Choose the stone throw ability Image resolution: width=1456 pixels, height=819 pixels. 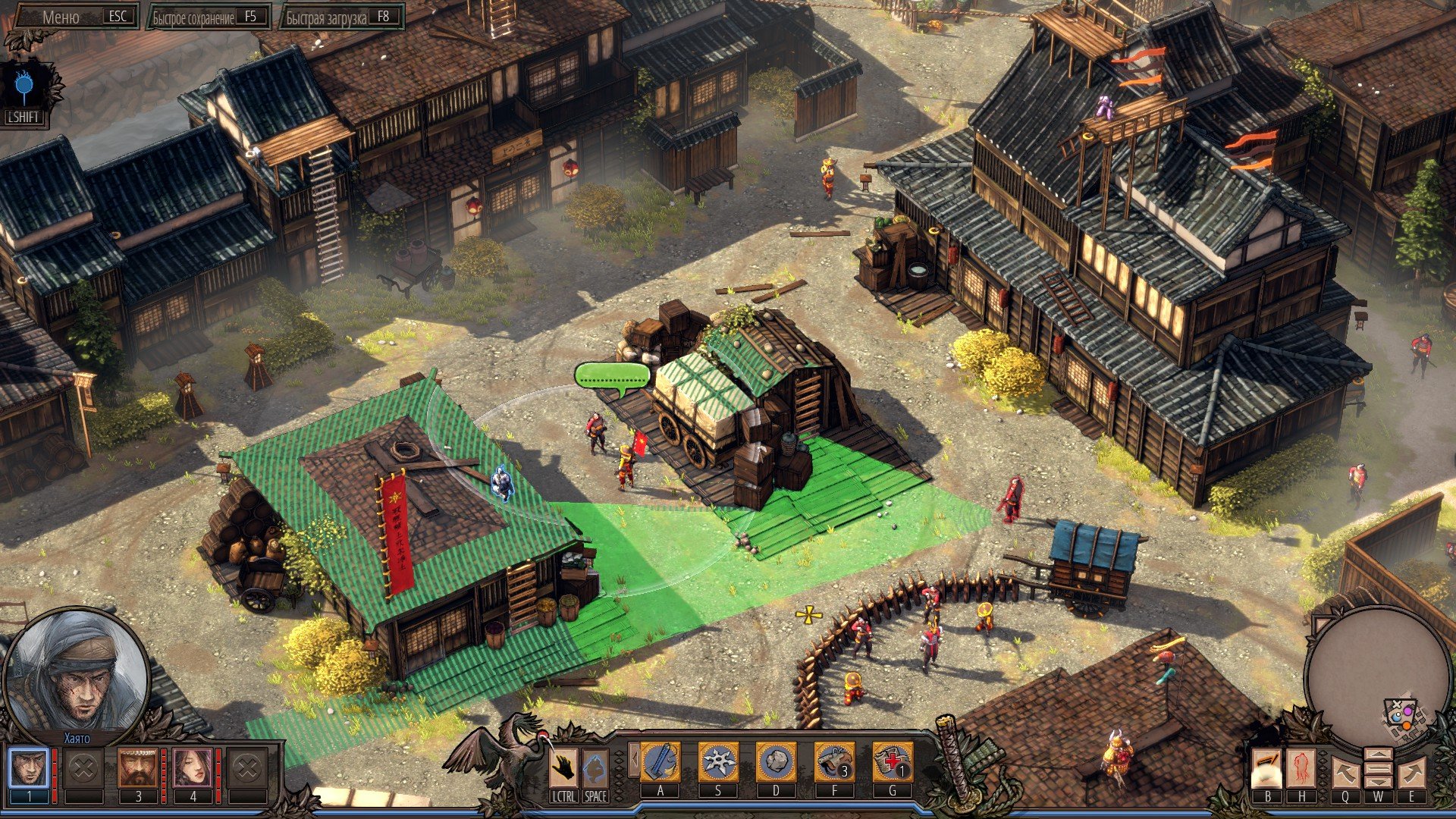pyautogui.click(x=776, y=762)
